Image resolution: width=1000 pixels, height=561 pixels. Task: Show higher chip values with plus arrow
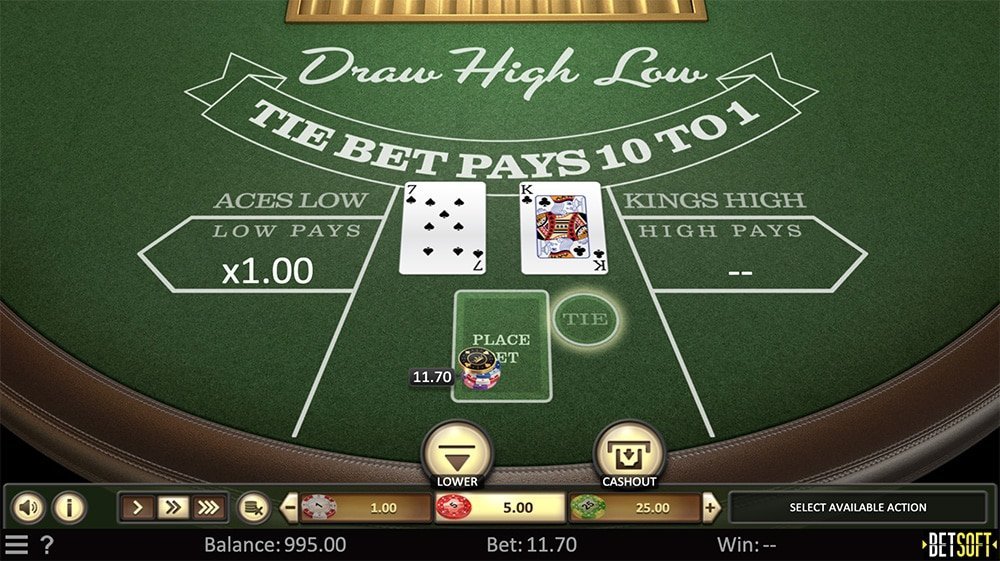[x=711, y=507]
